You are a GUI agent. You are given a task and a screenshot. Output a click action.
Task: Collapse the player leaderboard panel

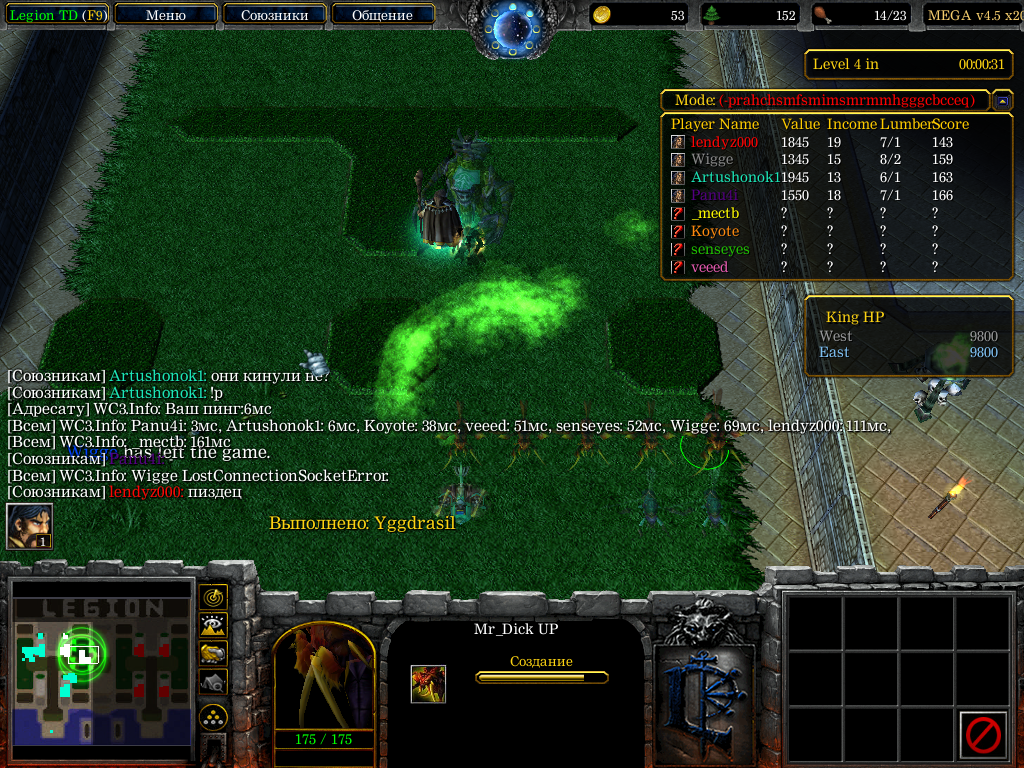1002,101
